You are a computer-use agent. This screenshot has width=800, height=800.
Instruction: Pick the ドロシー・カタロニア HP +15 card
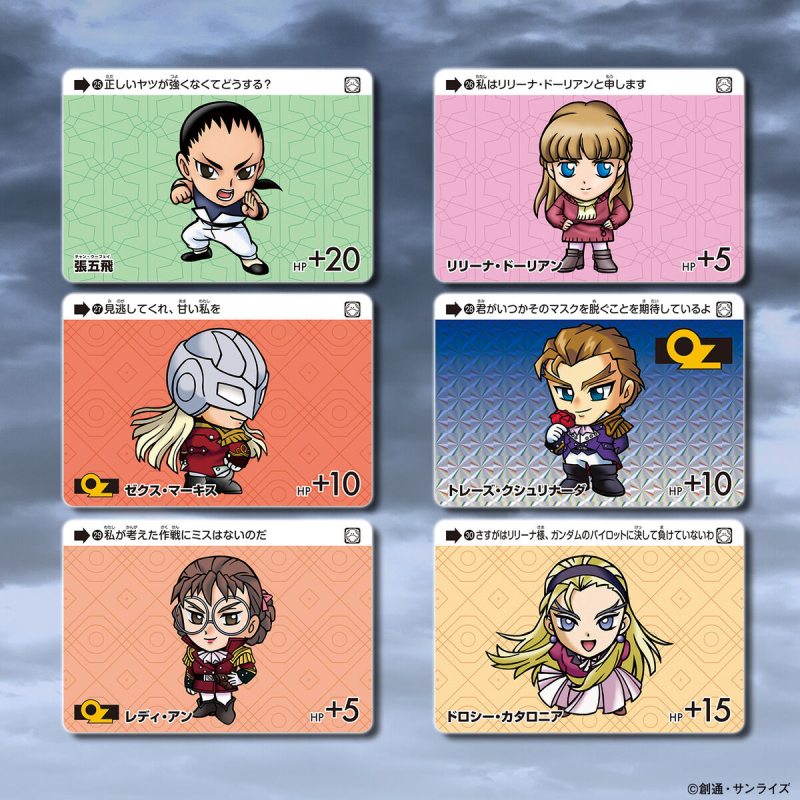pos(589,626)
